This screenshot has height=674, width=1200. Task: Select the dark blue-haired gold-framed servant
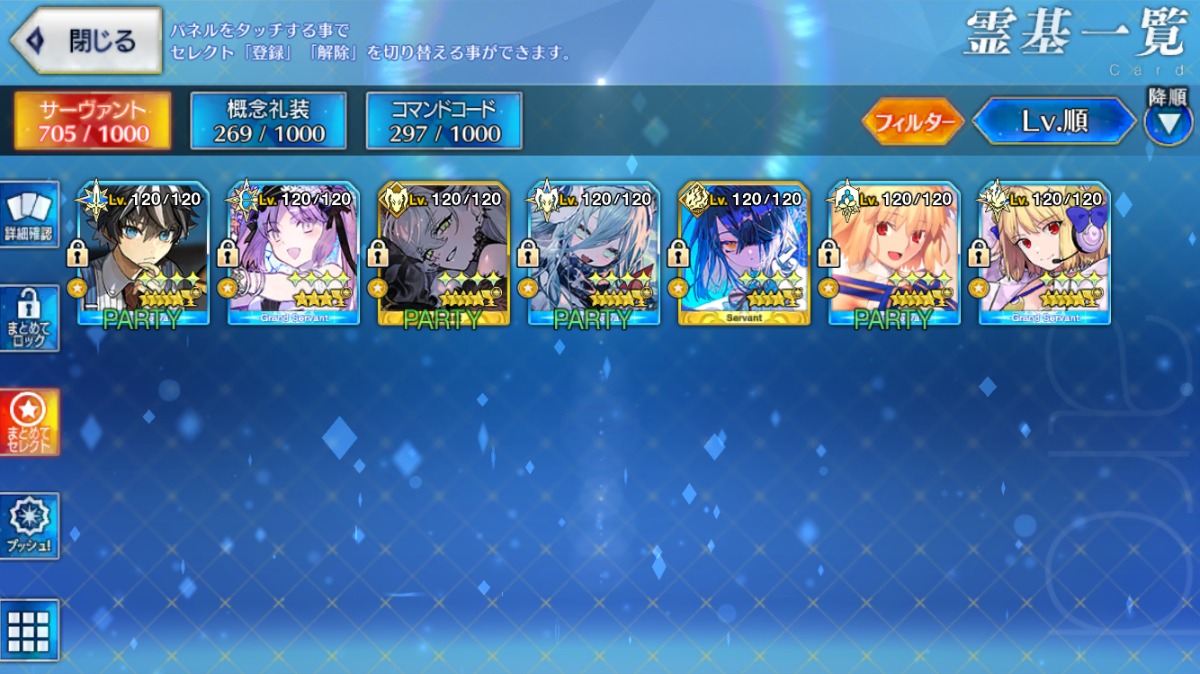coord(744,255)
